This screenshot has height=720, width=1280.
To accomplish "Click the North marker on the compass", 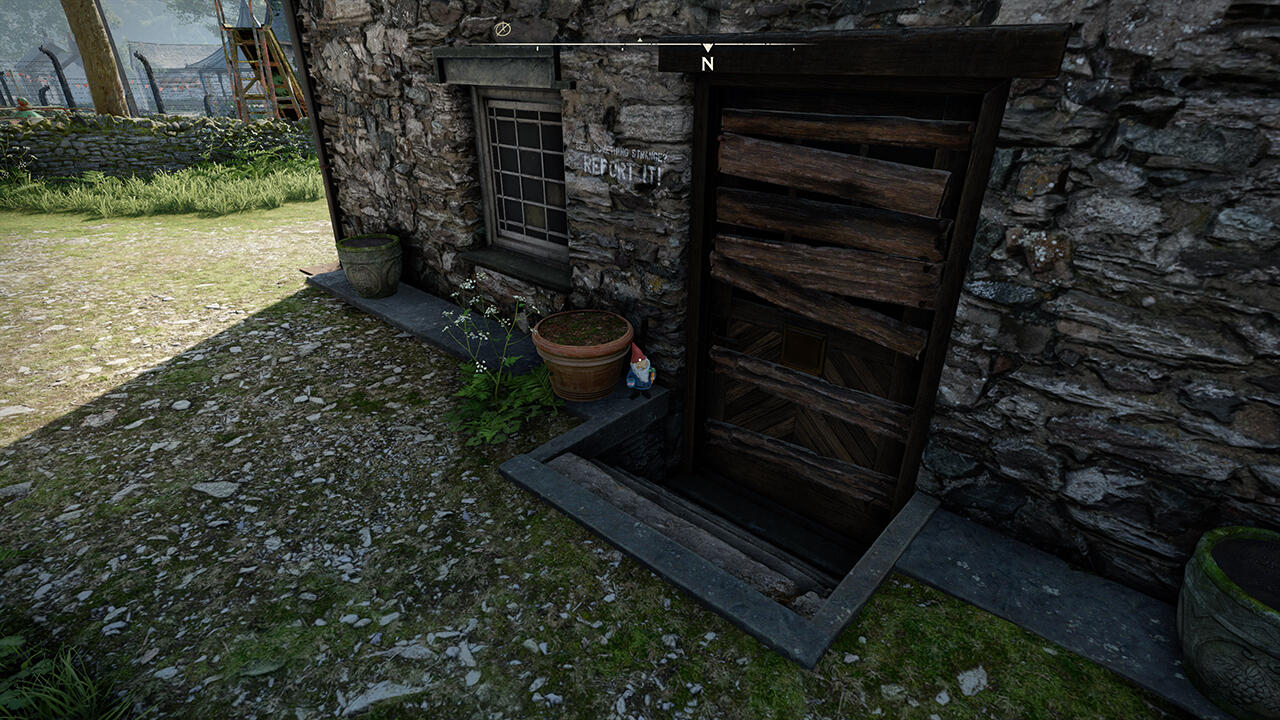I will coord(707,62).
